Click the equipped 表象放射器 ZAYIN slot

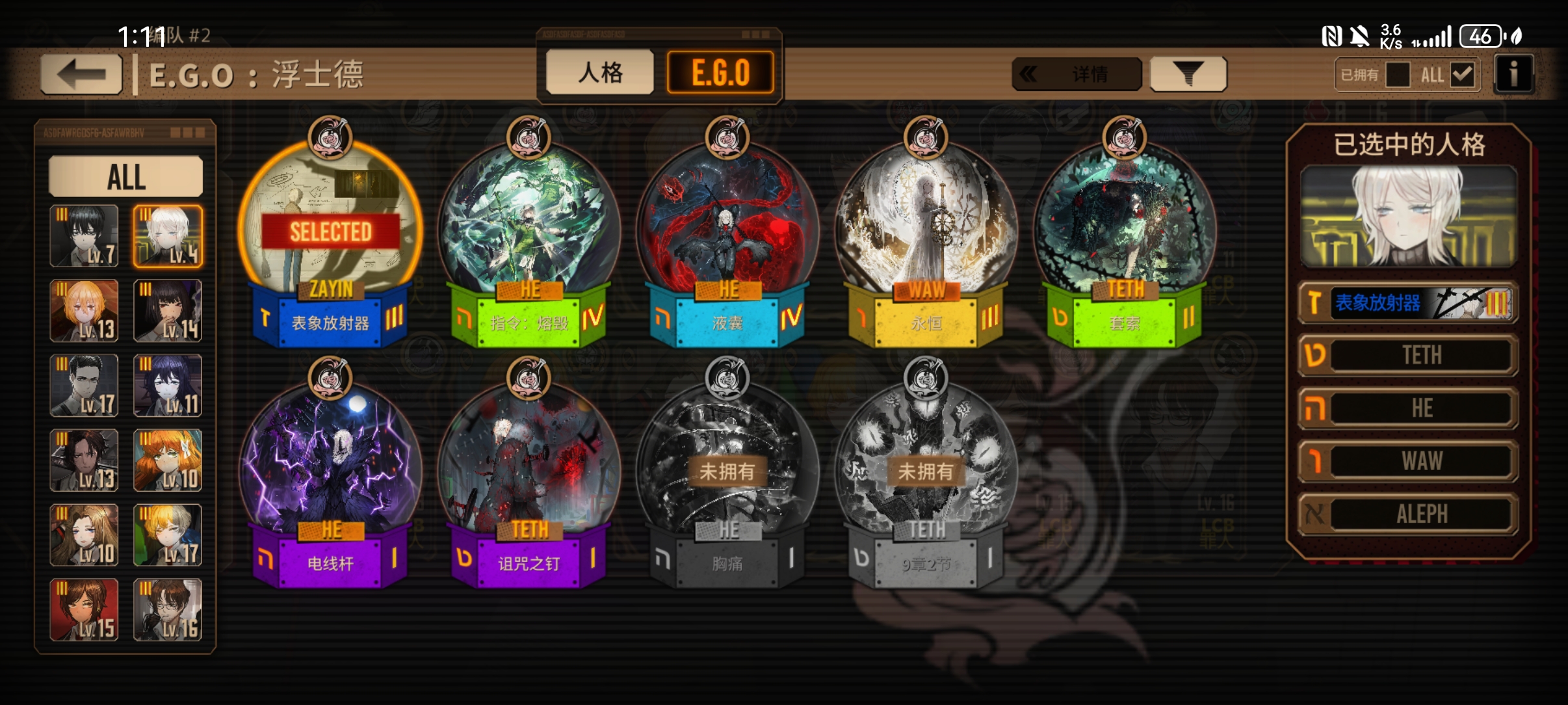tap(1409, 302)
